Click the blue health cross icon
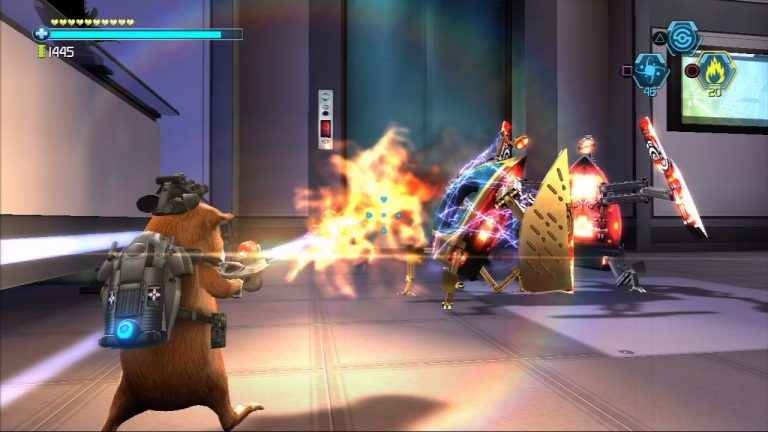This screenshot has height=432, width=768. click(41, 34)
